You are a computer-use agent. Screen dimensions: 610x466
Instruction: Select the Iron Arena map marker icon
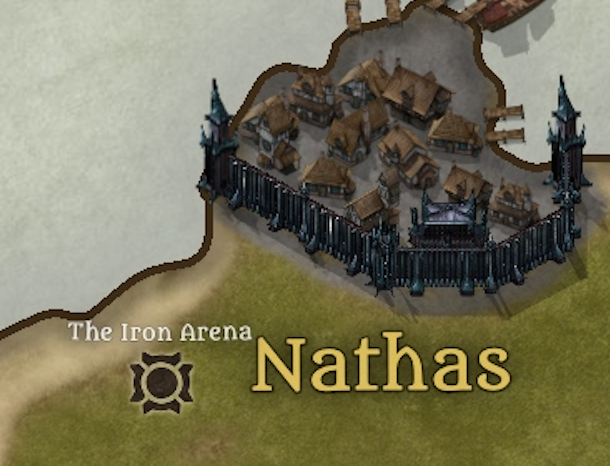(x=160, y=382)
